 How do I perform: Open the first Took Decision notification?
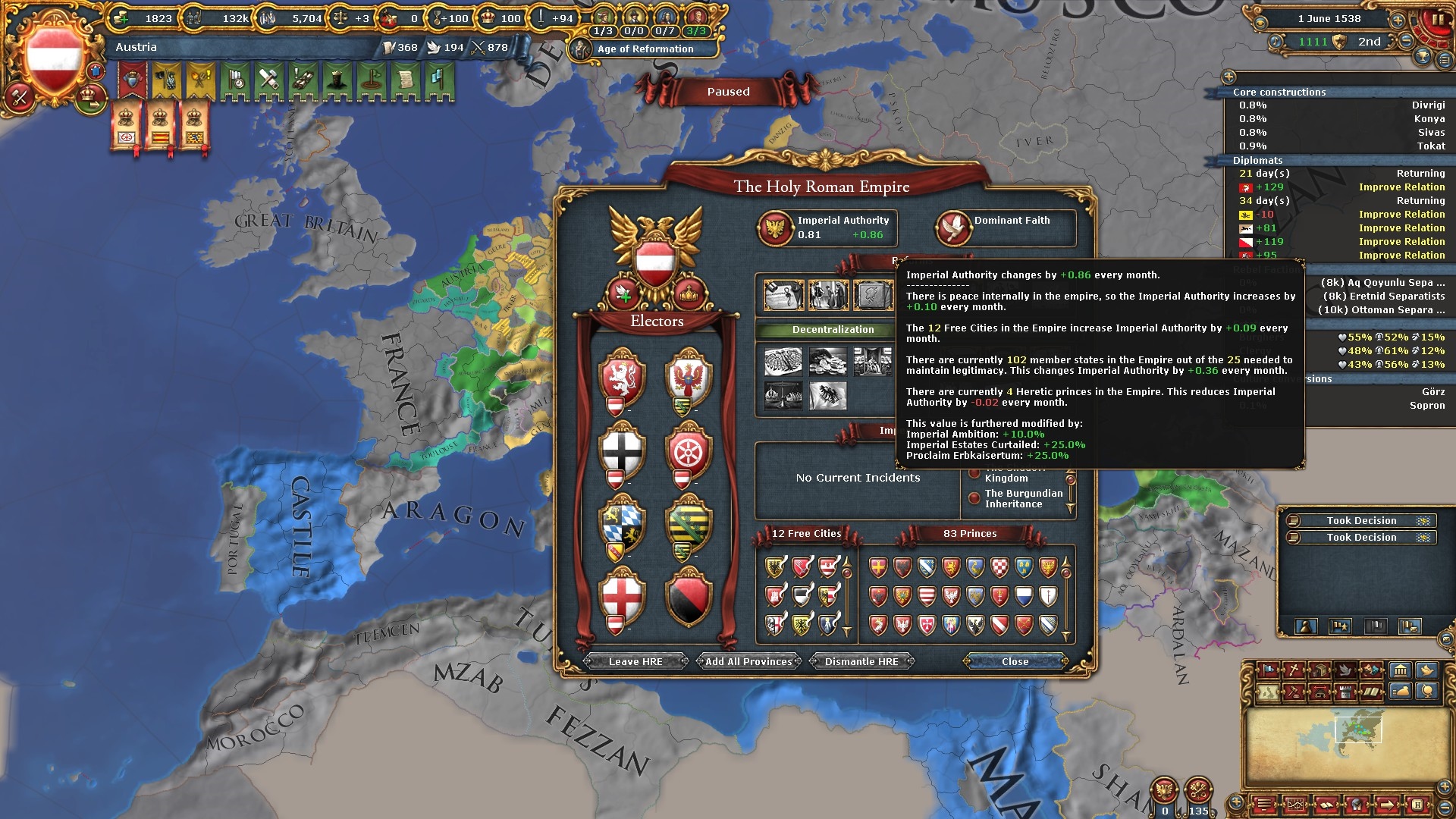point(1361,520)
